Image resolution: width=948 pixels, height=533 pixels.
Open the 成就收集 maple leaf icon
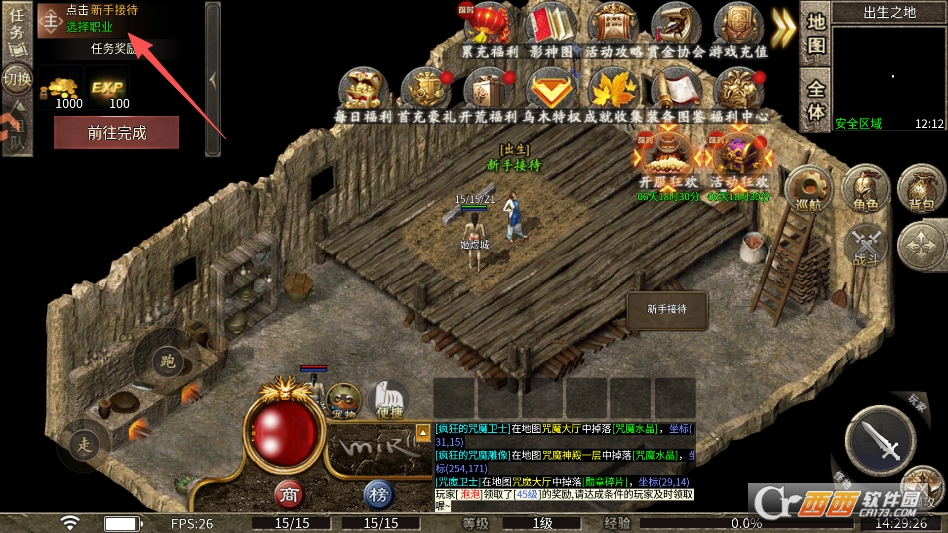(613, 92)
